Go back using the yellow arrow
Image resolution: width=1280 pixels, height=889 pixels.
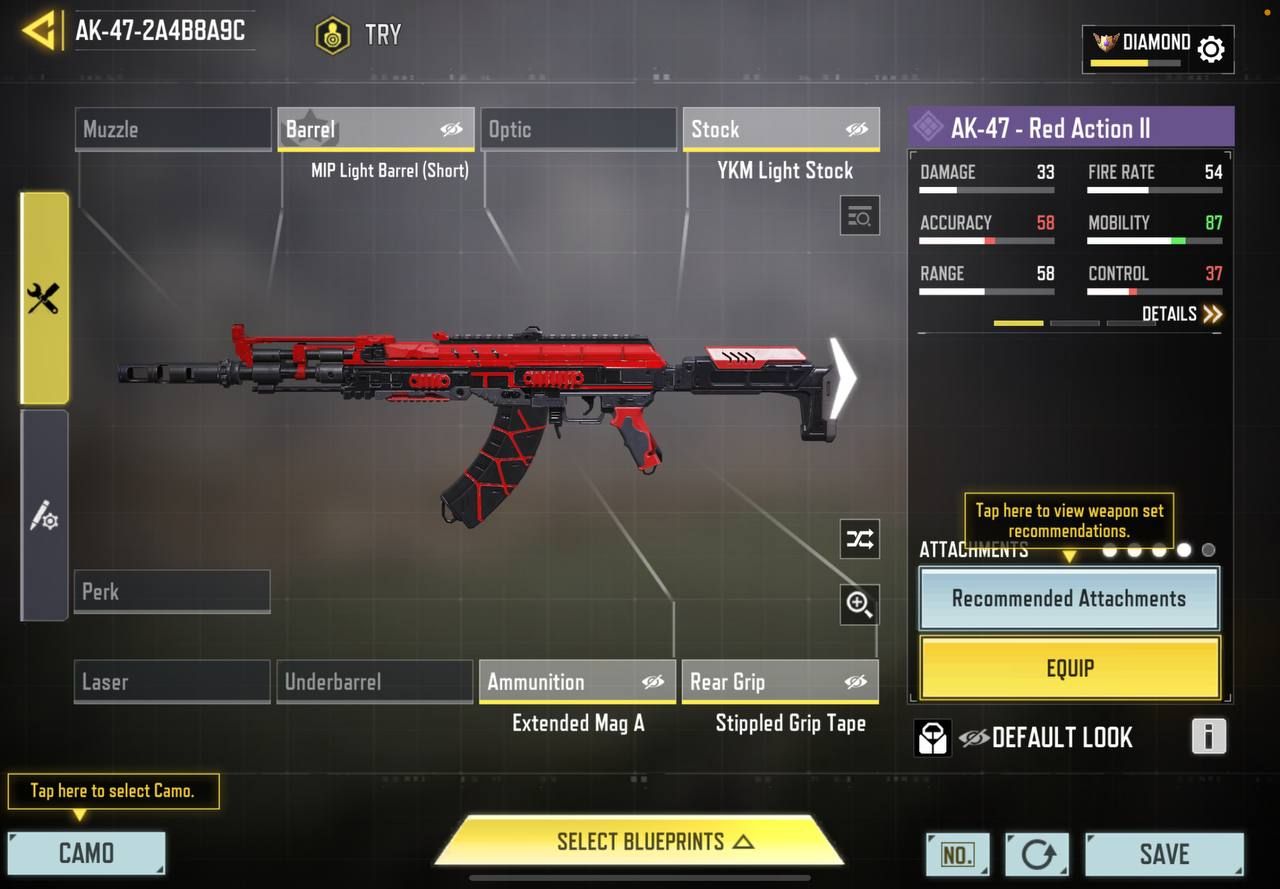pyautogui.click(x=38, y=30)
